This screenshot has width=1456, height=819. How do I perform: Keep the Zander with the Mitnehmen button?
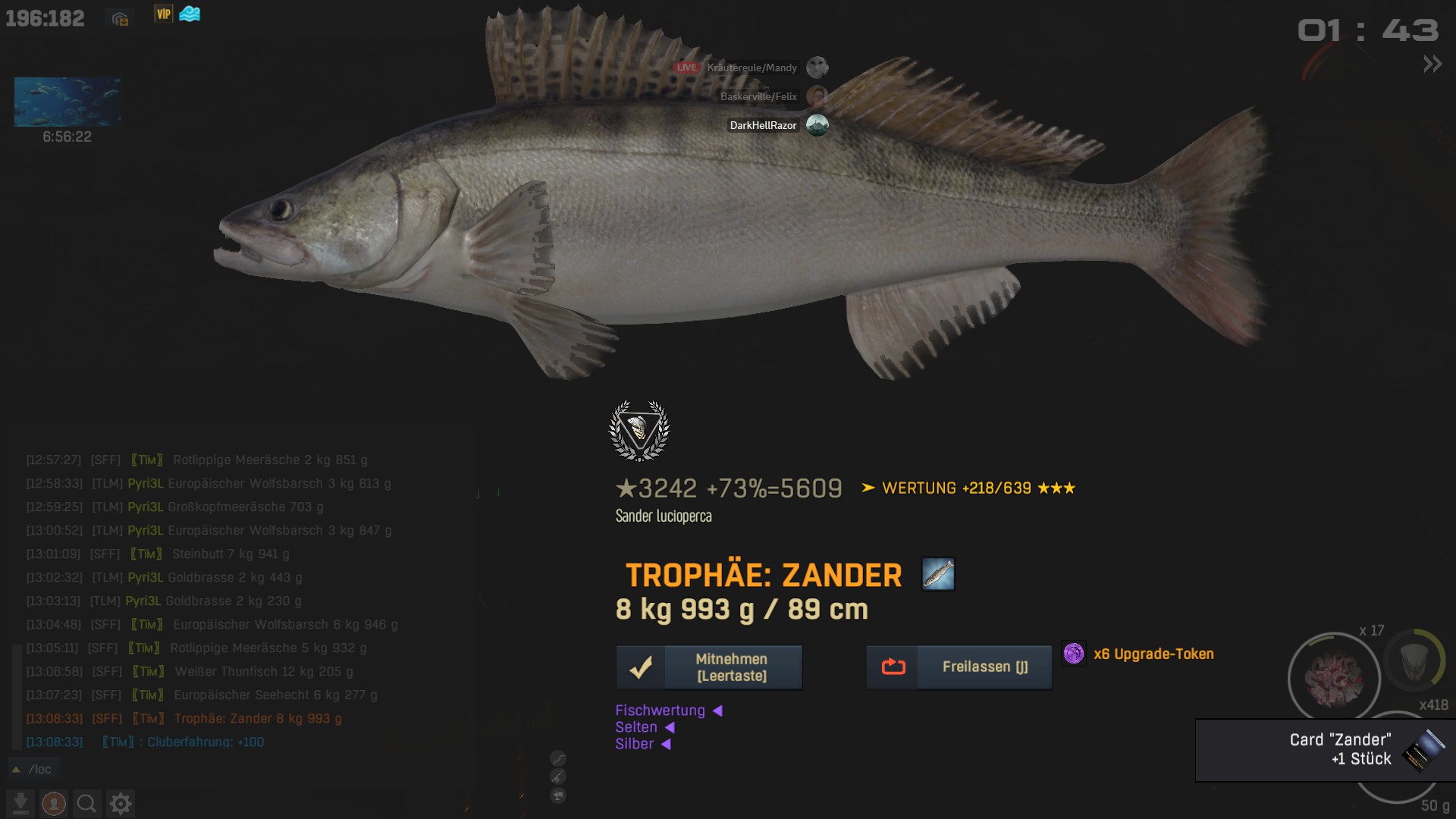tap(709, 667)
